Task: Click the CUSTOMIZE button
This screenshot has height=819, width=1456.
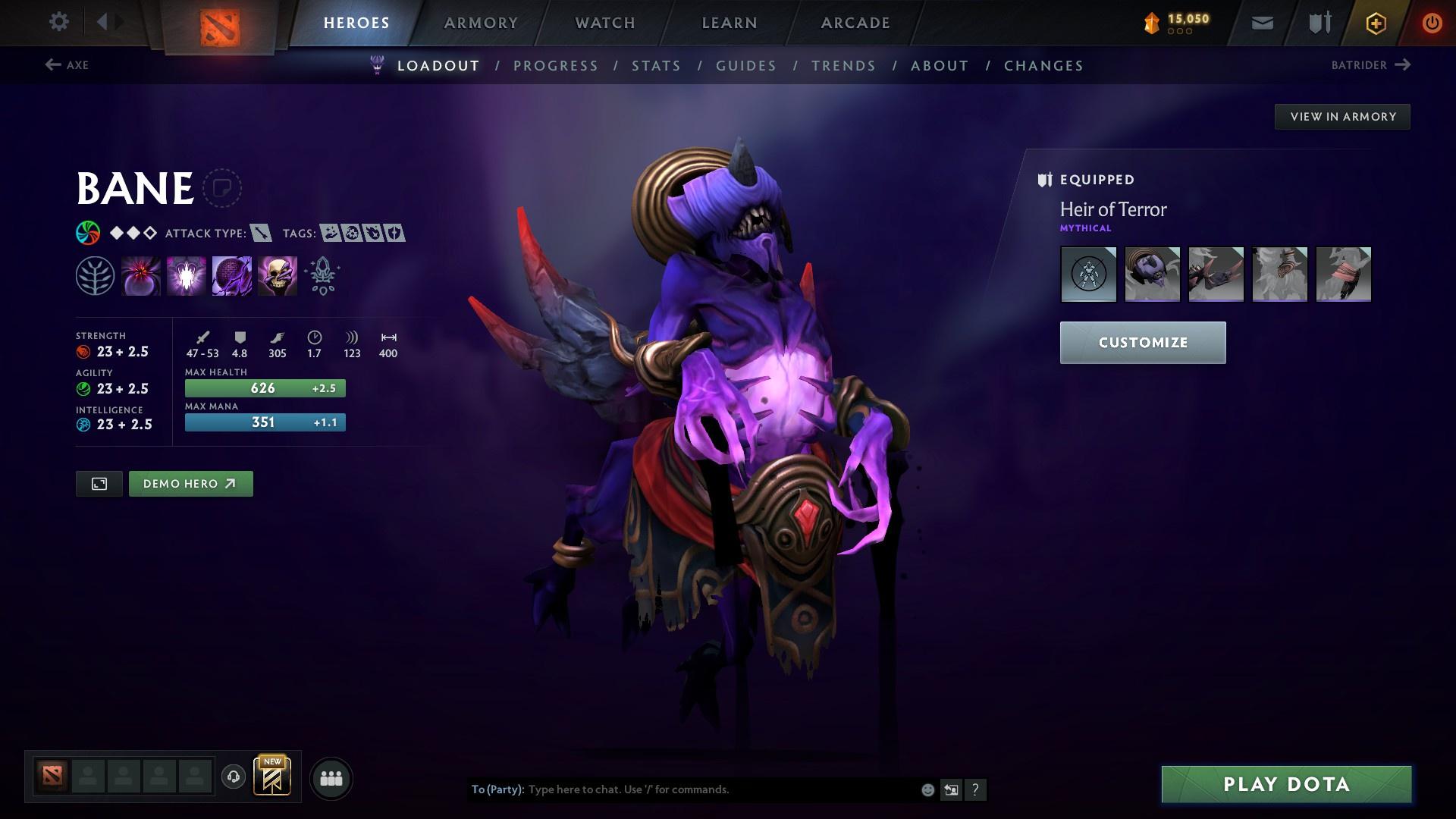Action: 1142,342
